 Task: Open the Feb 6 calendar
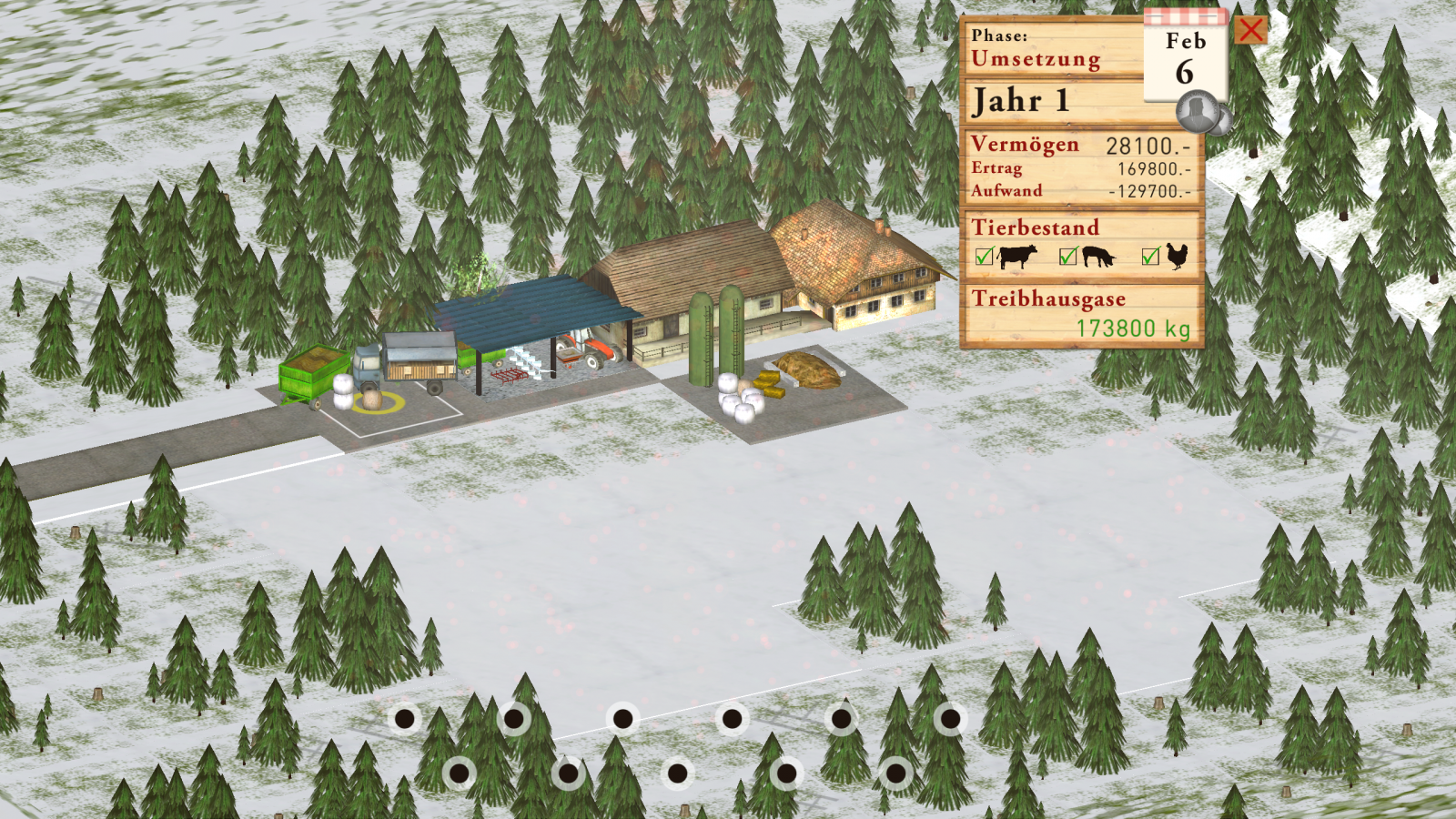click(x=1185, y=57)
